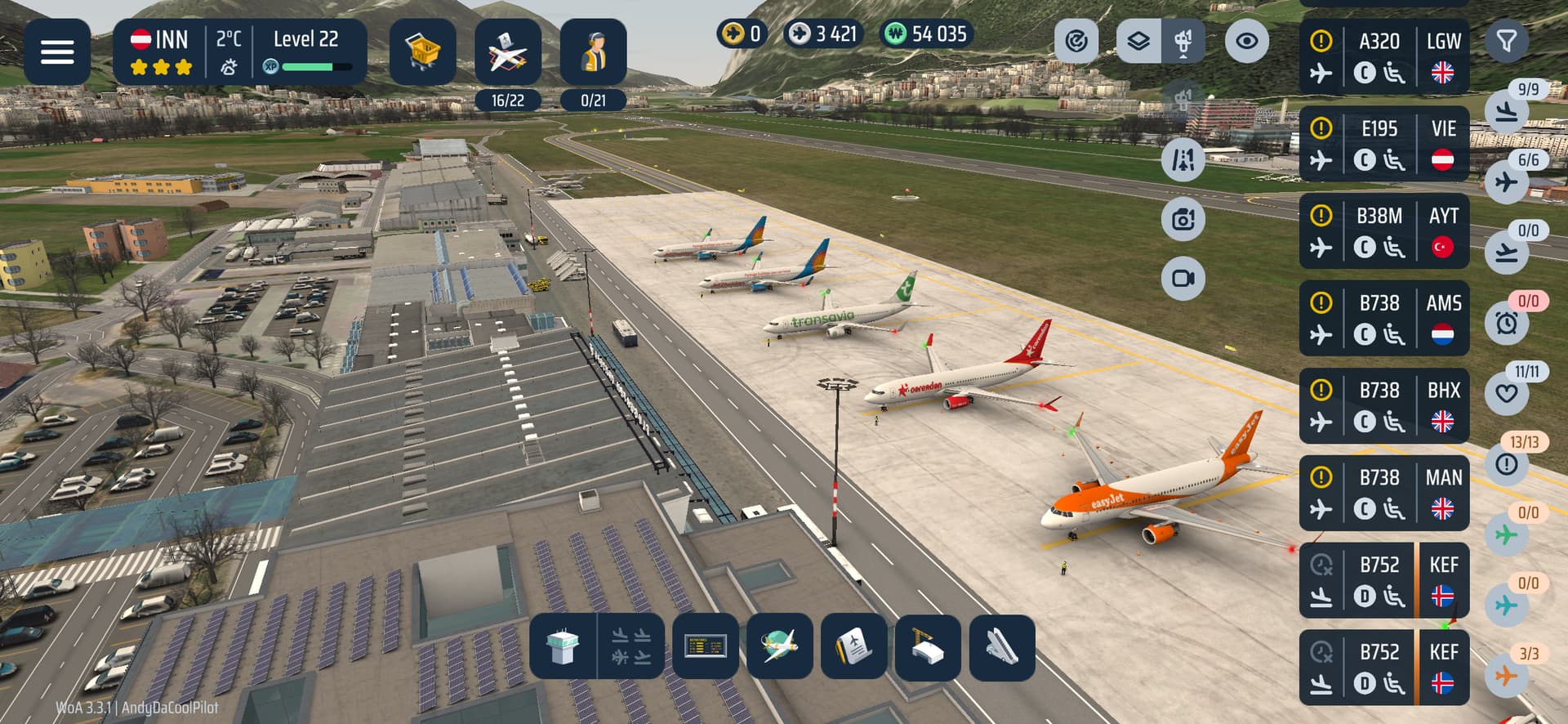Select the B738 flight to AMS

point(1383,319)
